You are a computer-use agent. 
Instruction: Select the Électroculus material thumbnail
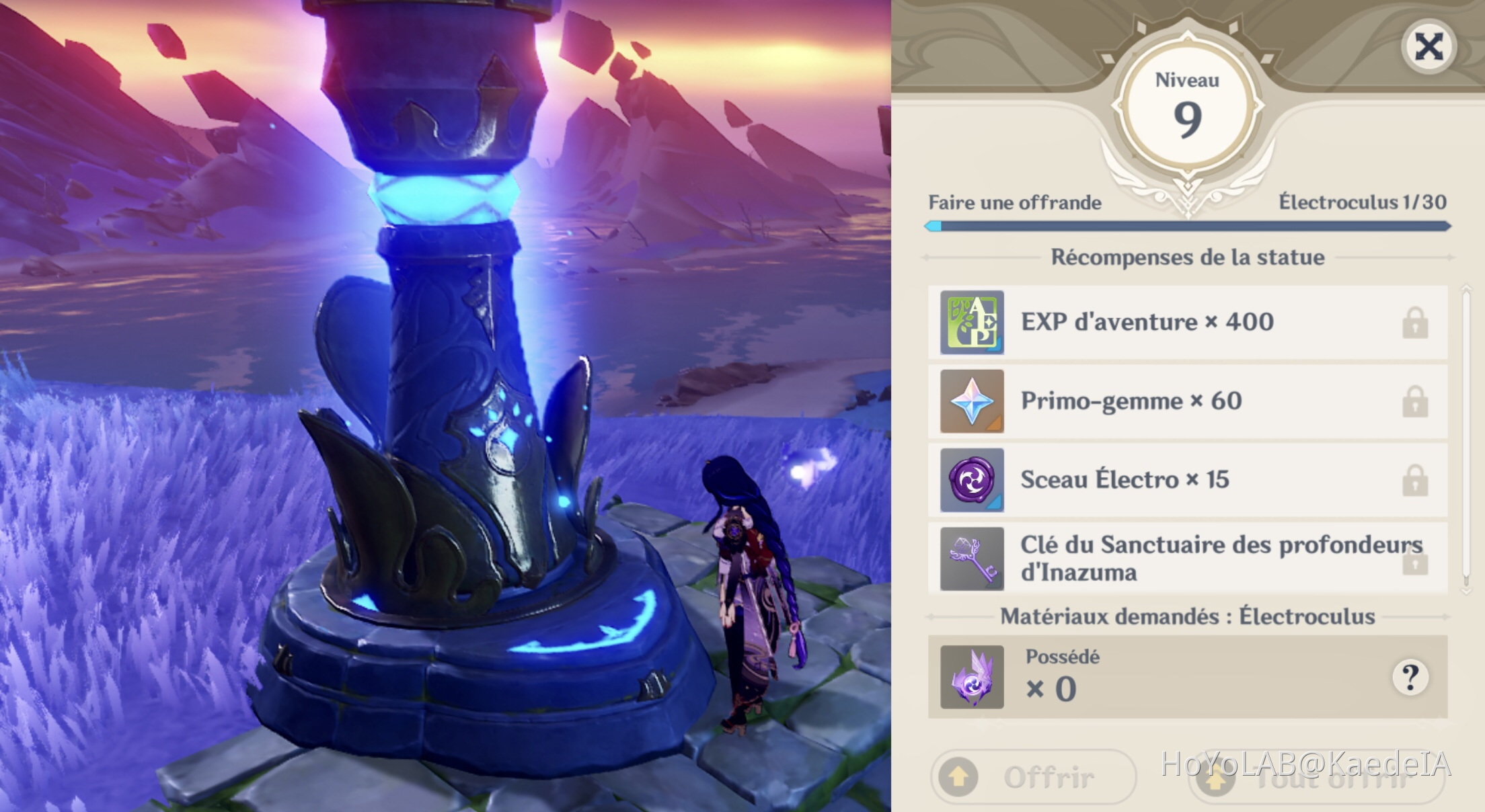[x=973, y=679]
